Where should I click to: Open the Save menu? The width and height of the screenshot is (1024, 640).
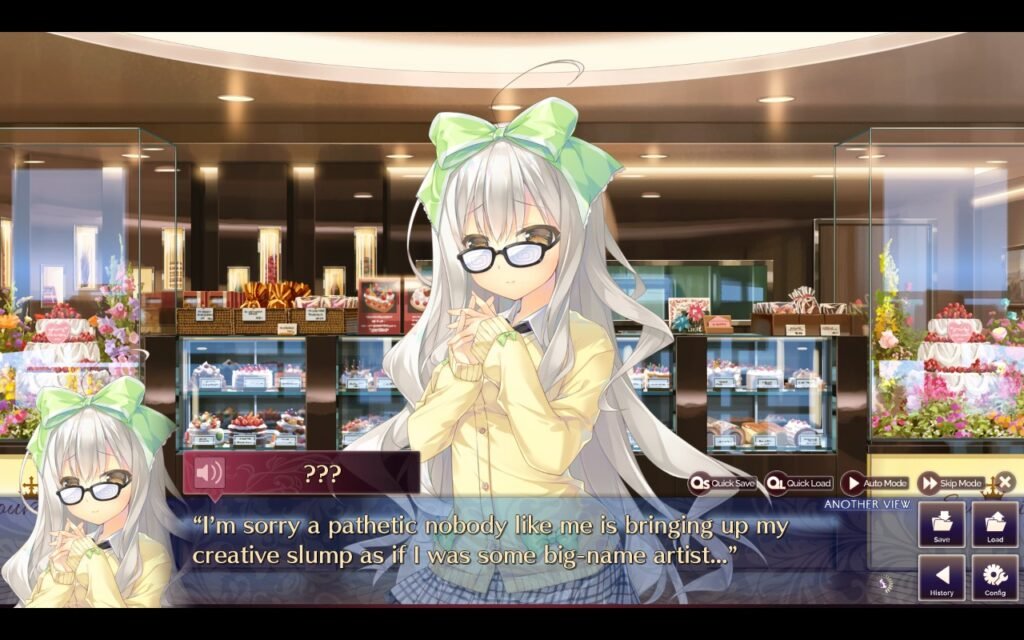pos(941,525)
